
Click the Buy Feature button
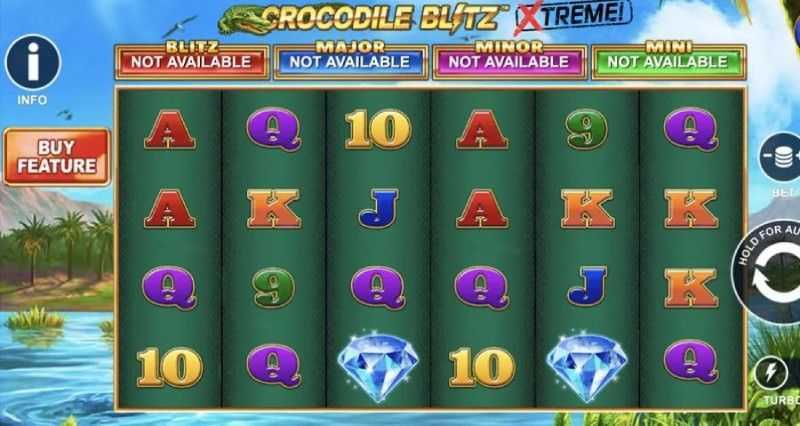[56, 156]
